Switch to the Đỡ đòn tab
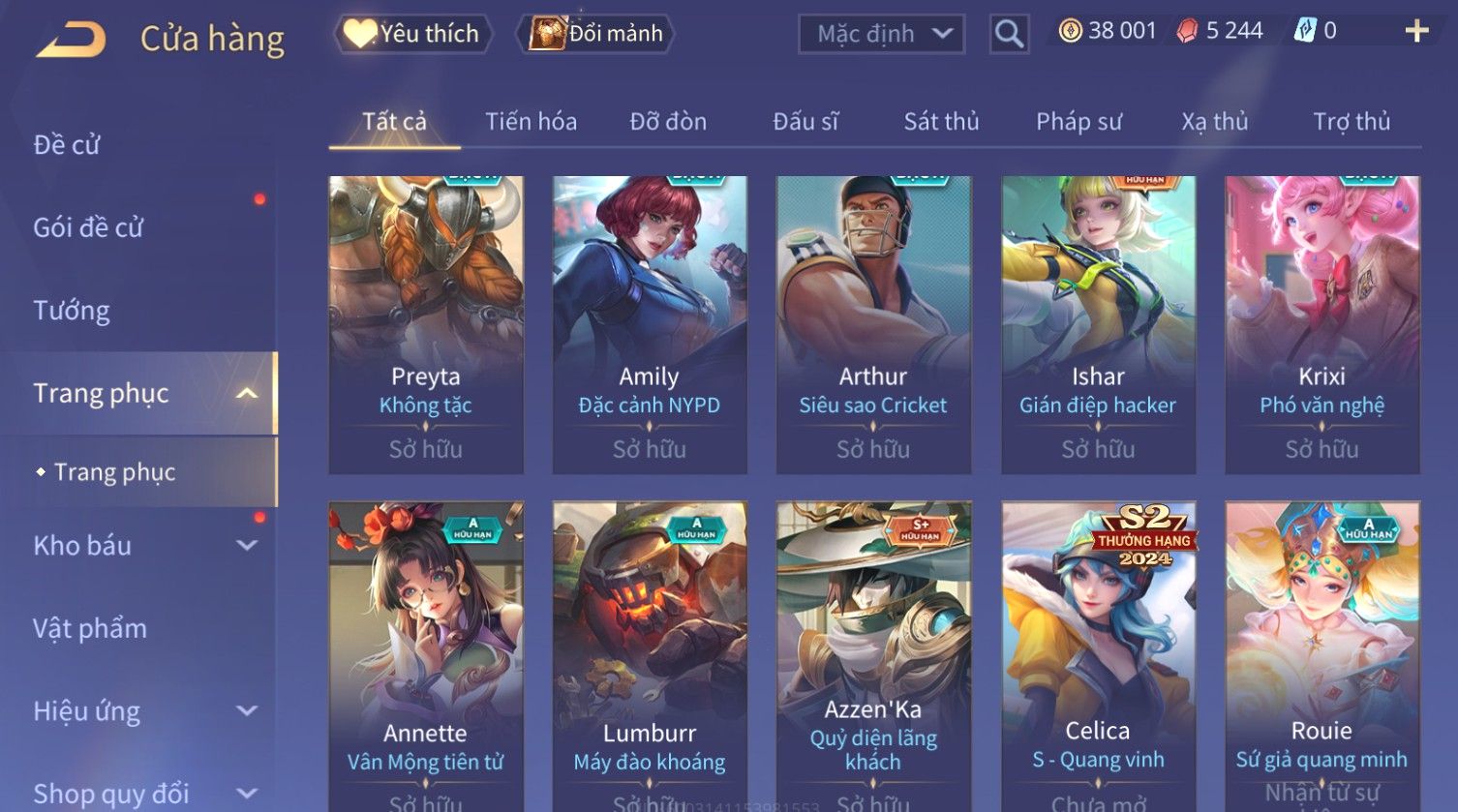The image size is (1458, 812). 668,122
